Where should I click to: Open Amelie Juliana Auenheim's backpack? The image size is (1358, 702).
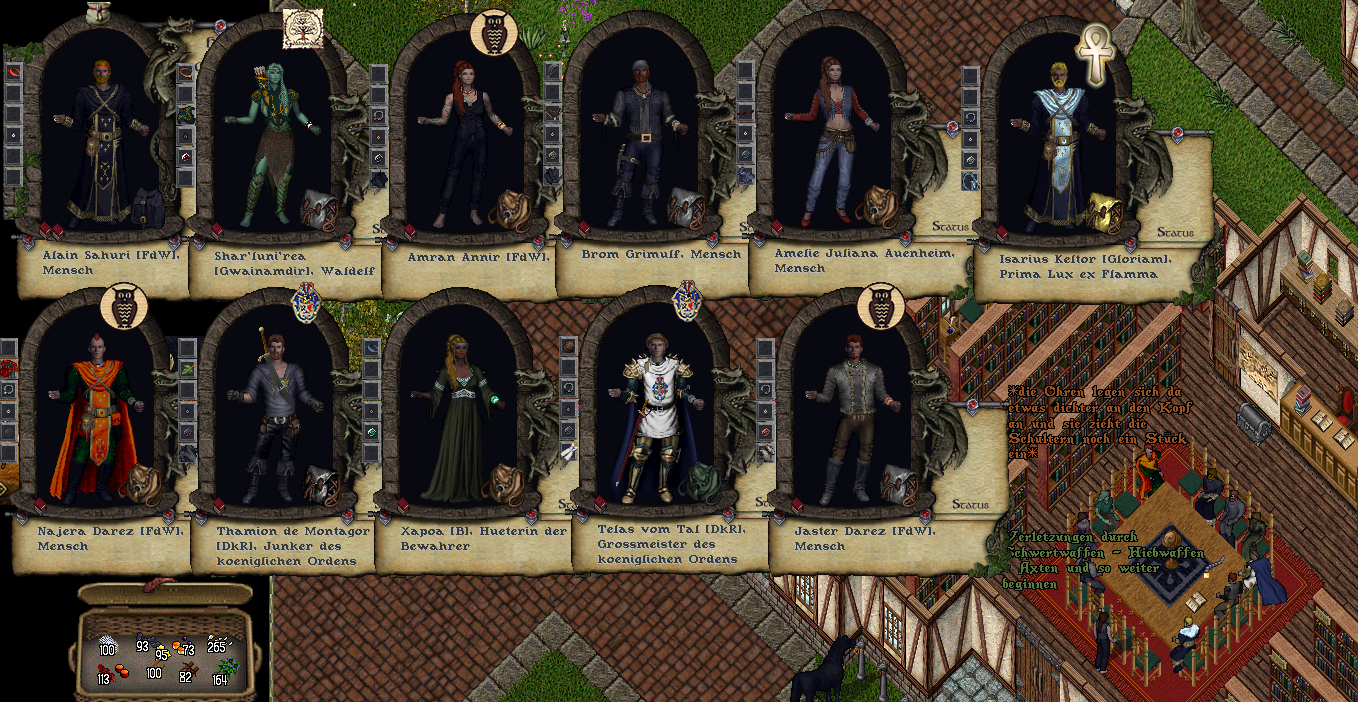879,205
